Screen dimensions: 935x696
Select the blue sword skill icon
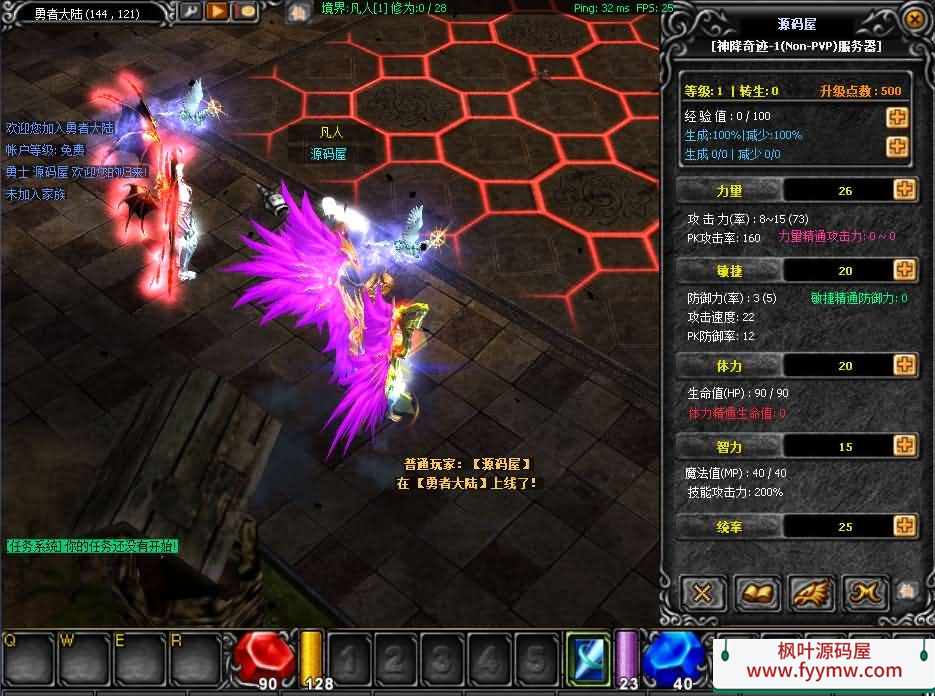coord(588,657)
